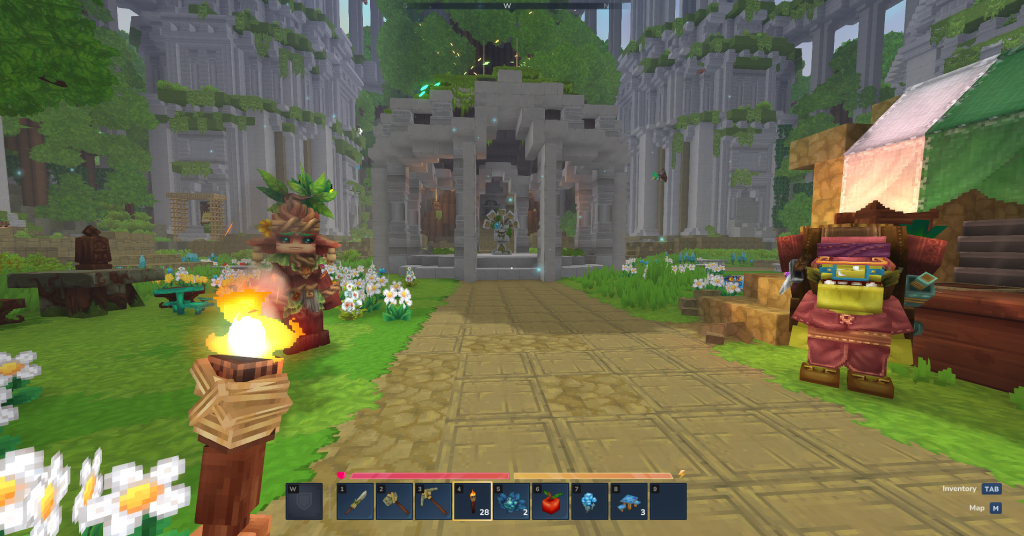
Task: Click the empty shield utility slot
Action: pos(304,502)
